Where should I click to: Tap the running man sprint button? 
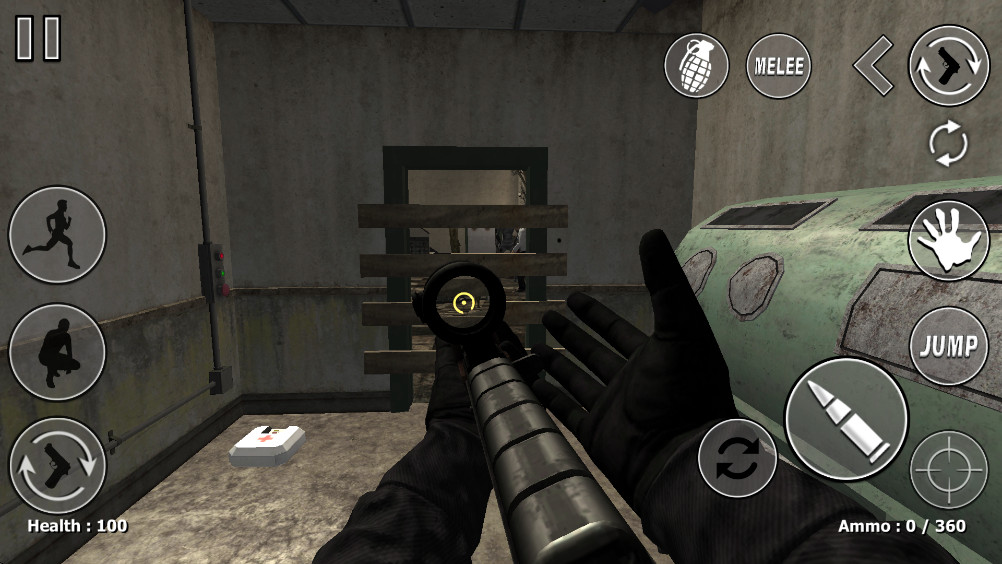coord(57,235)
